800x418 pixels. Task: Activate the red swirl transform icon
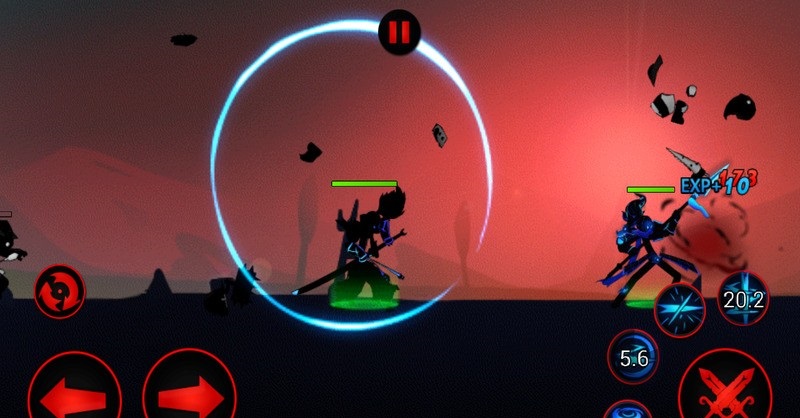[x=59, y=291]
